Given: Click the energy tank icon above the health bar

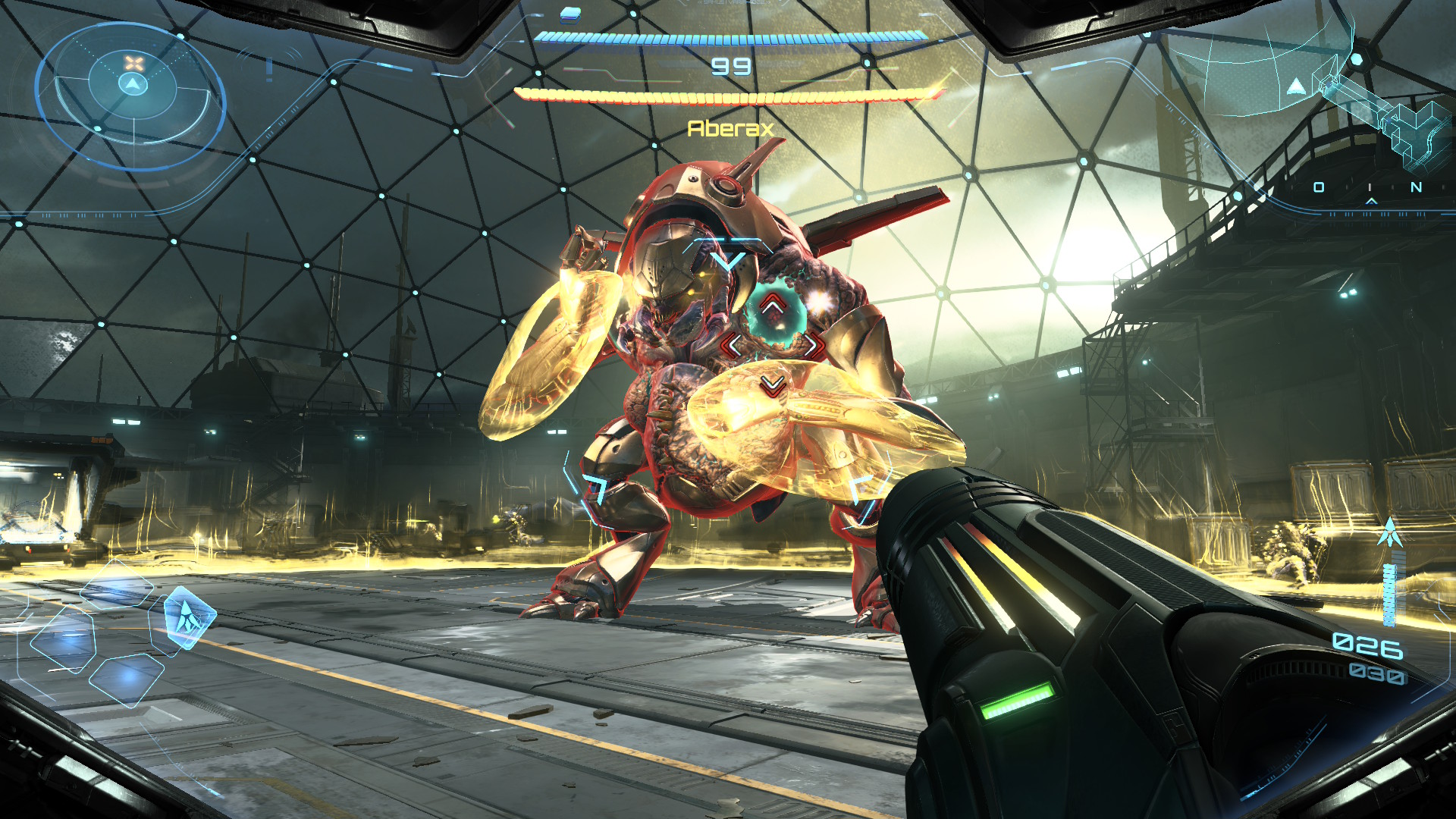Looking at the screenshot, I should [571, 14].
